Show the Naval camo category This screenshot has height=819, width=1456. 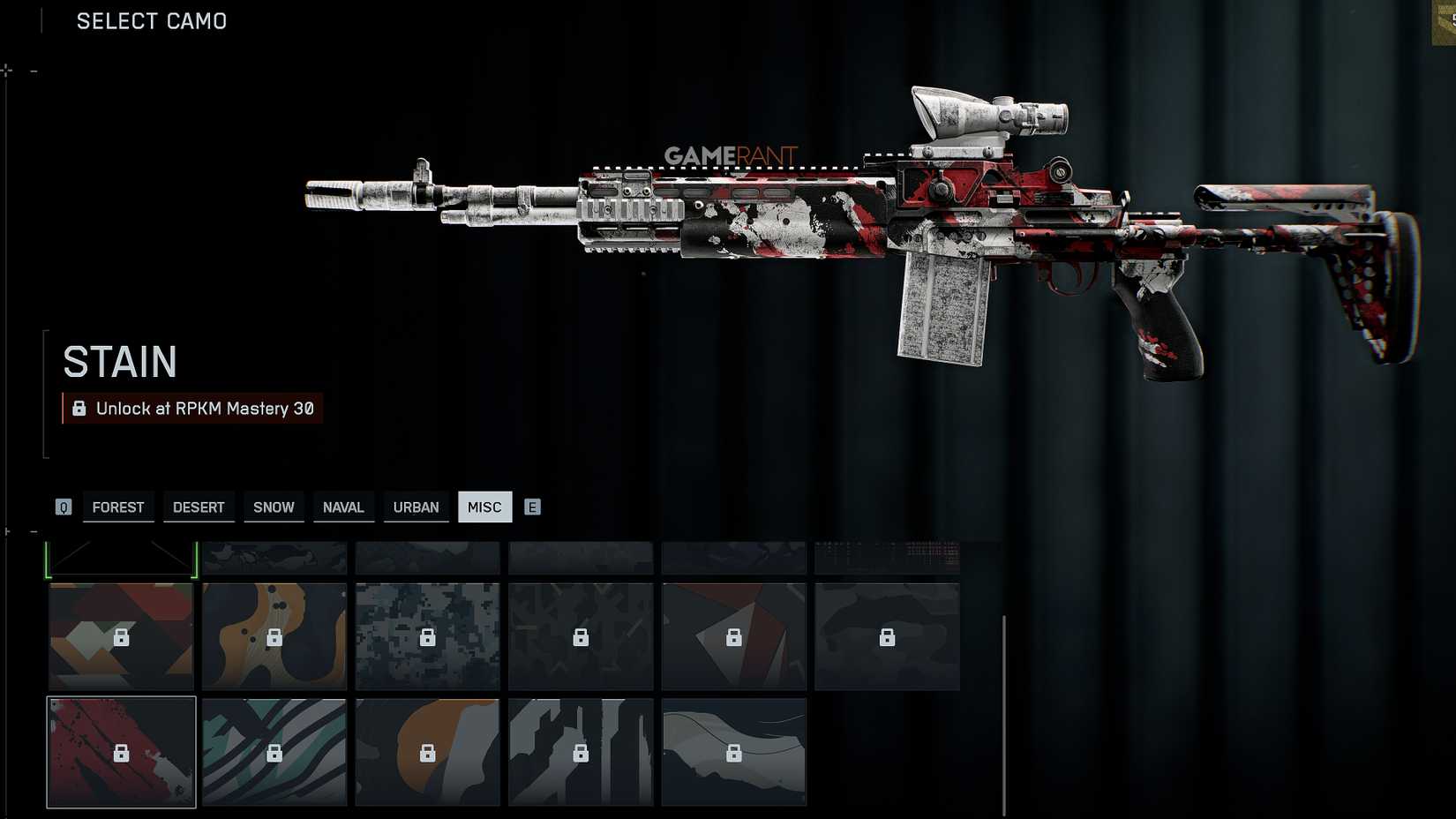[x=343, y=507]
